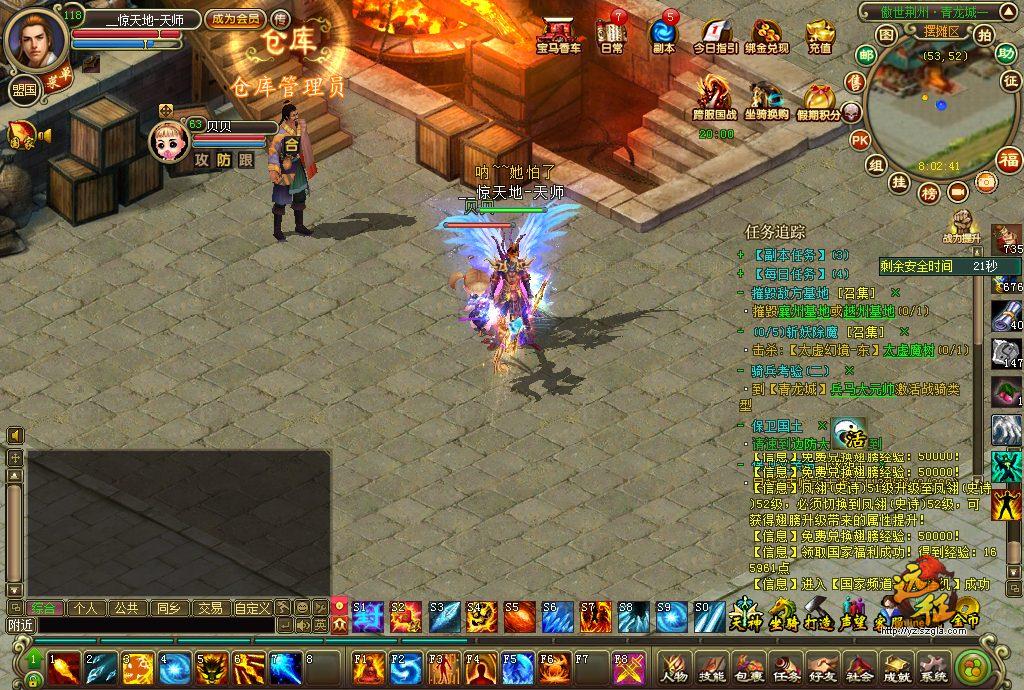Image resolution: width=1024 pixels, height=690 pixels.
Task: Select the 宝马香车 icon
Action: pyautogui.click(x=558, y=34)
